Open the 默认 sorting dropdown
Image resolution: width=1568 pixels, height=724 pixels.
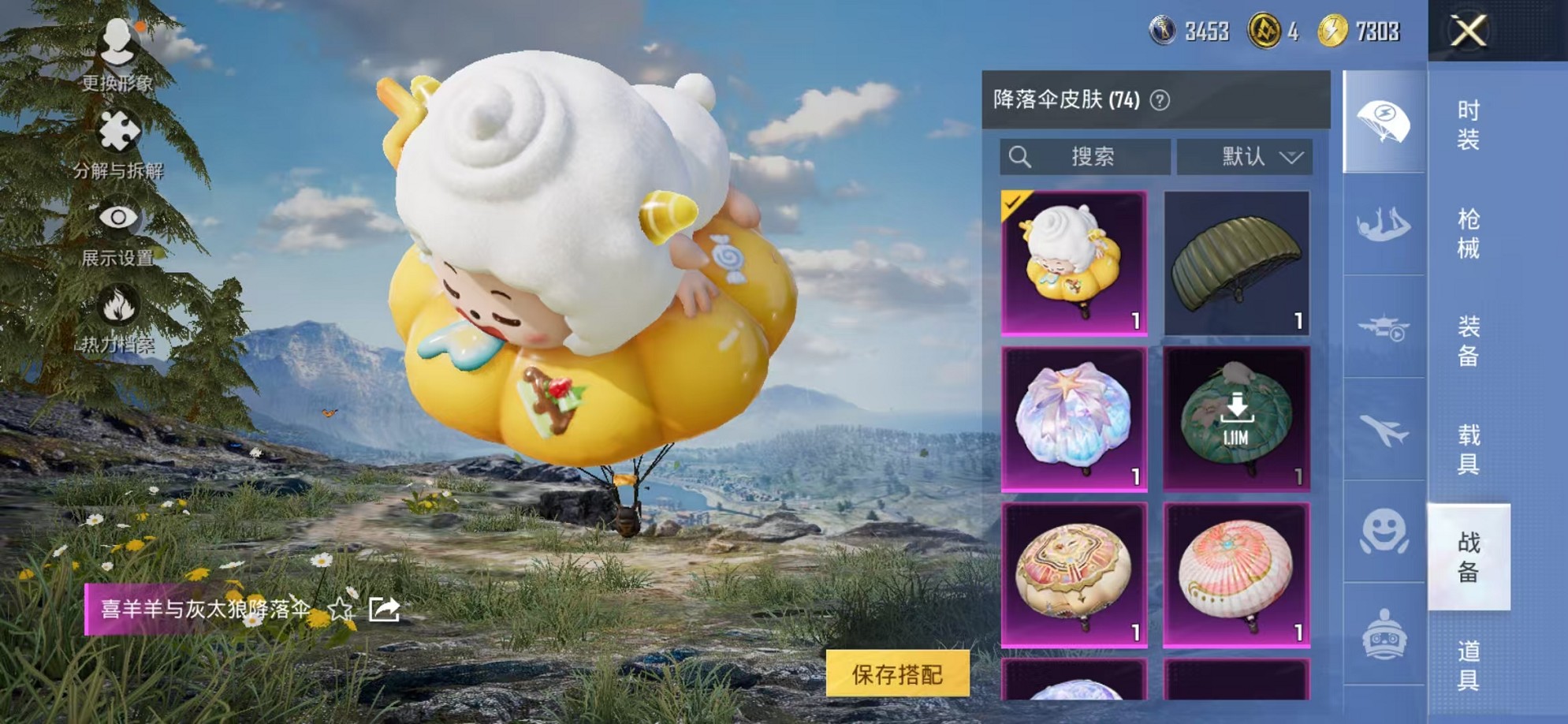pos(1244,156)
